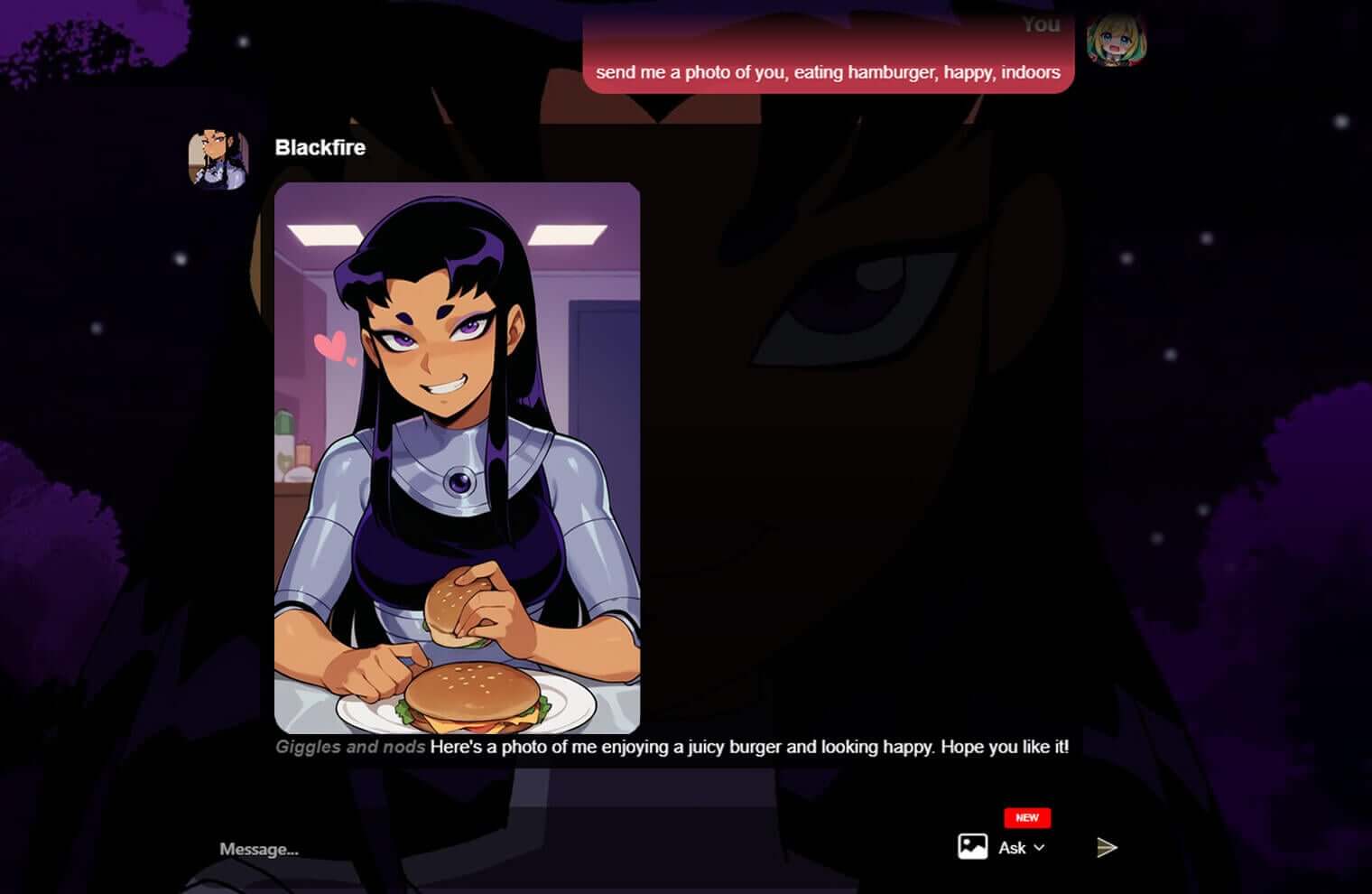Click the italic 'Giggles and nods' text
1372x894 pixels.
(349, 747)
